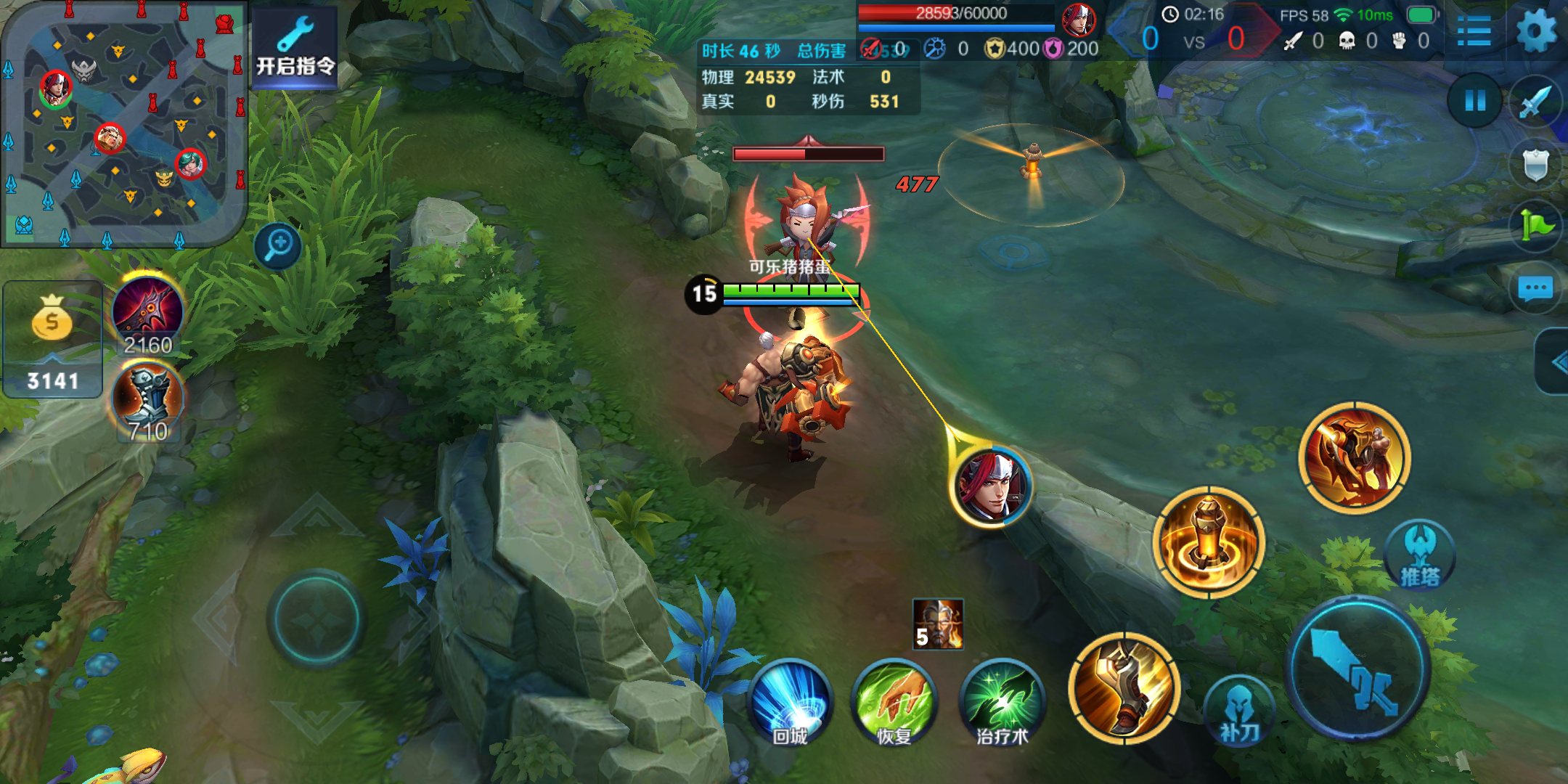
Task: Trigger the basic attack sword button
Action: pos(1356,668)
